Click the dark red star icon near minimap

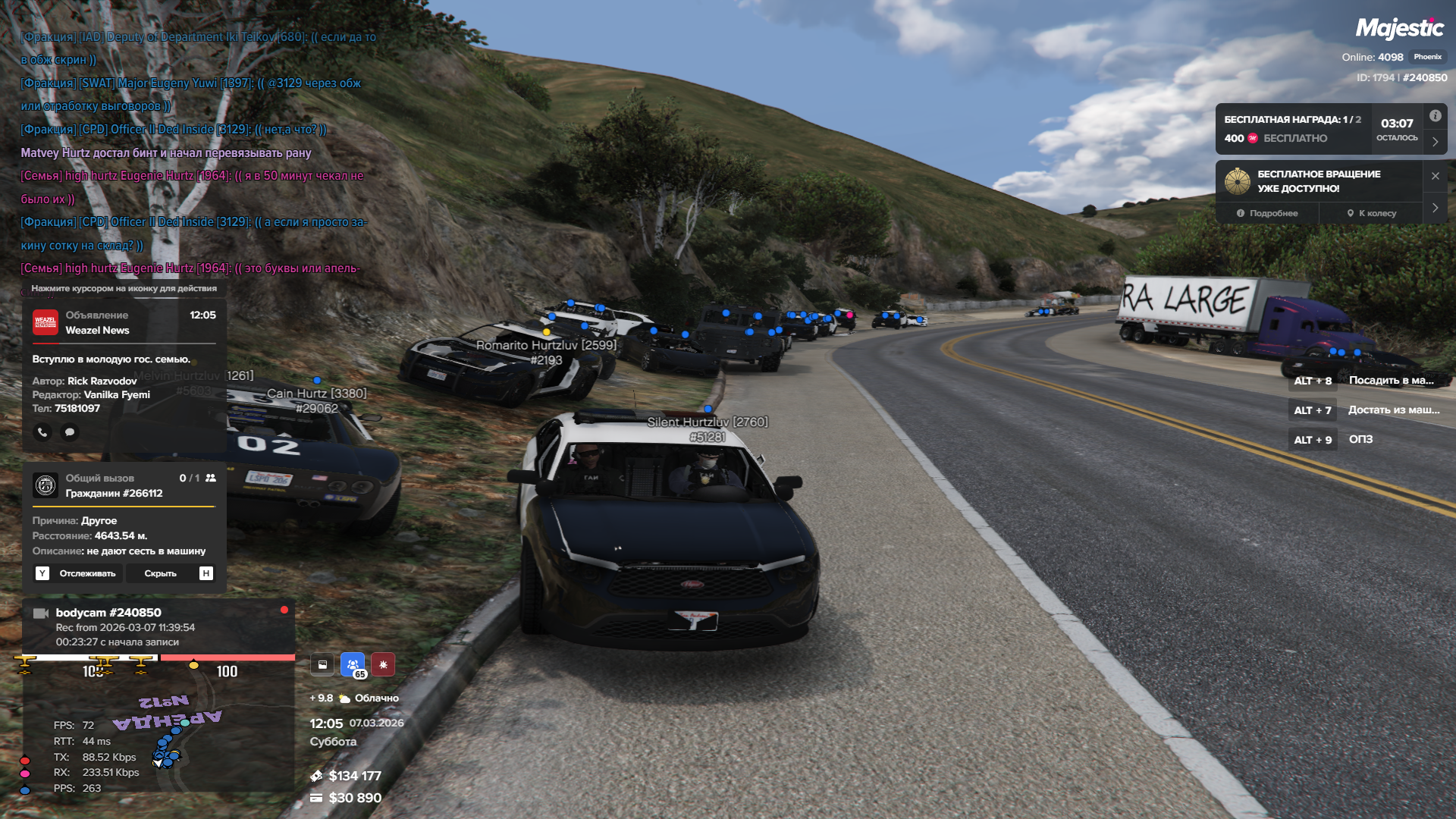(383, 665)
